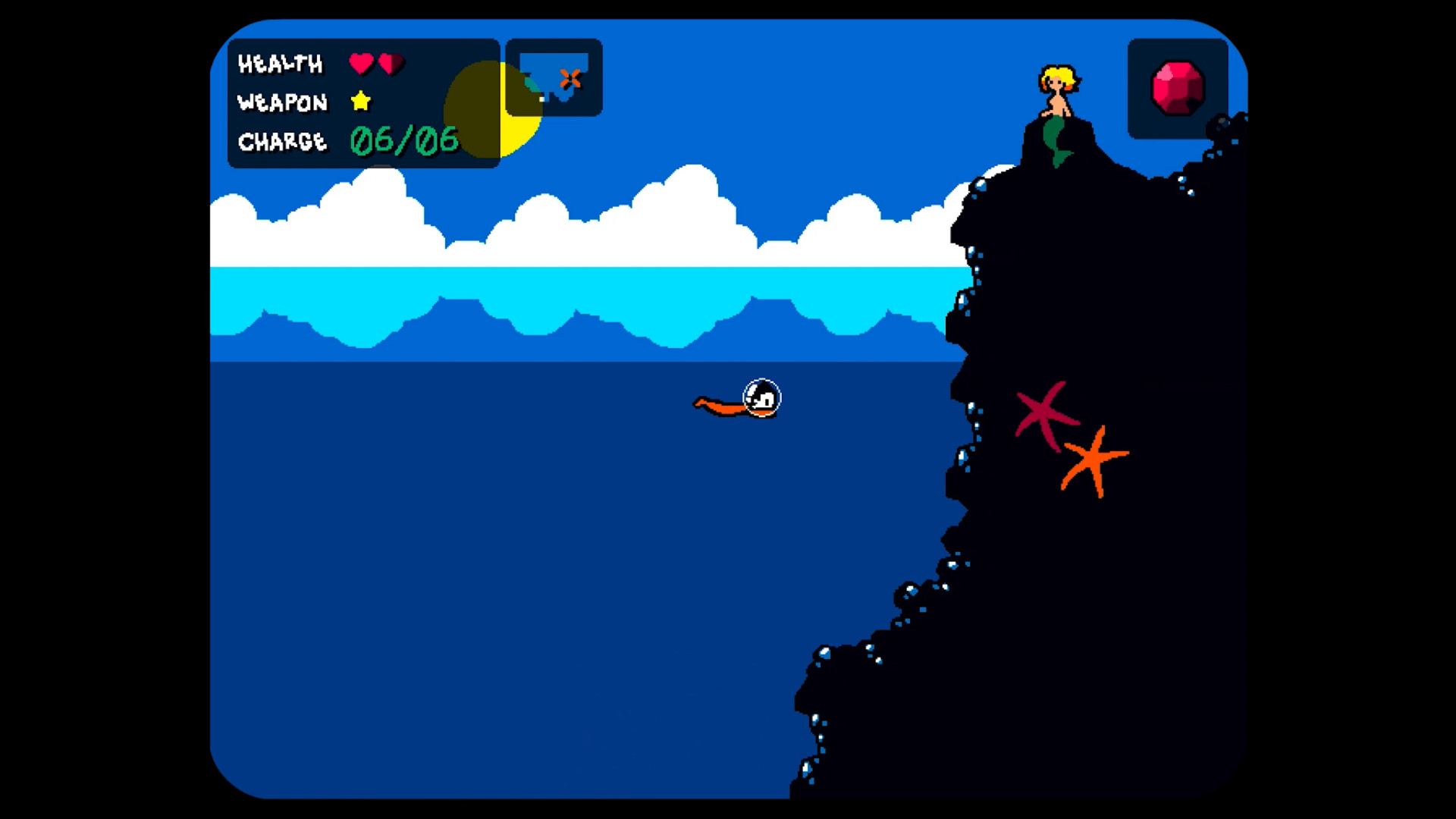1456x819 pixels.
Task: Click the half-depleted second heart
Action: coord(391,64)
